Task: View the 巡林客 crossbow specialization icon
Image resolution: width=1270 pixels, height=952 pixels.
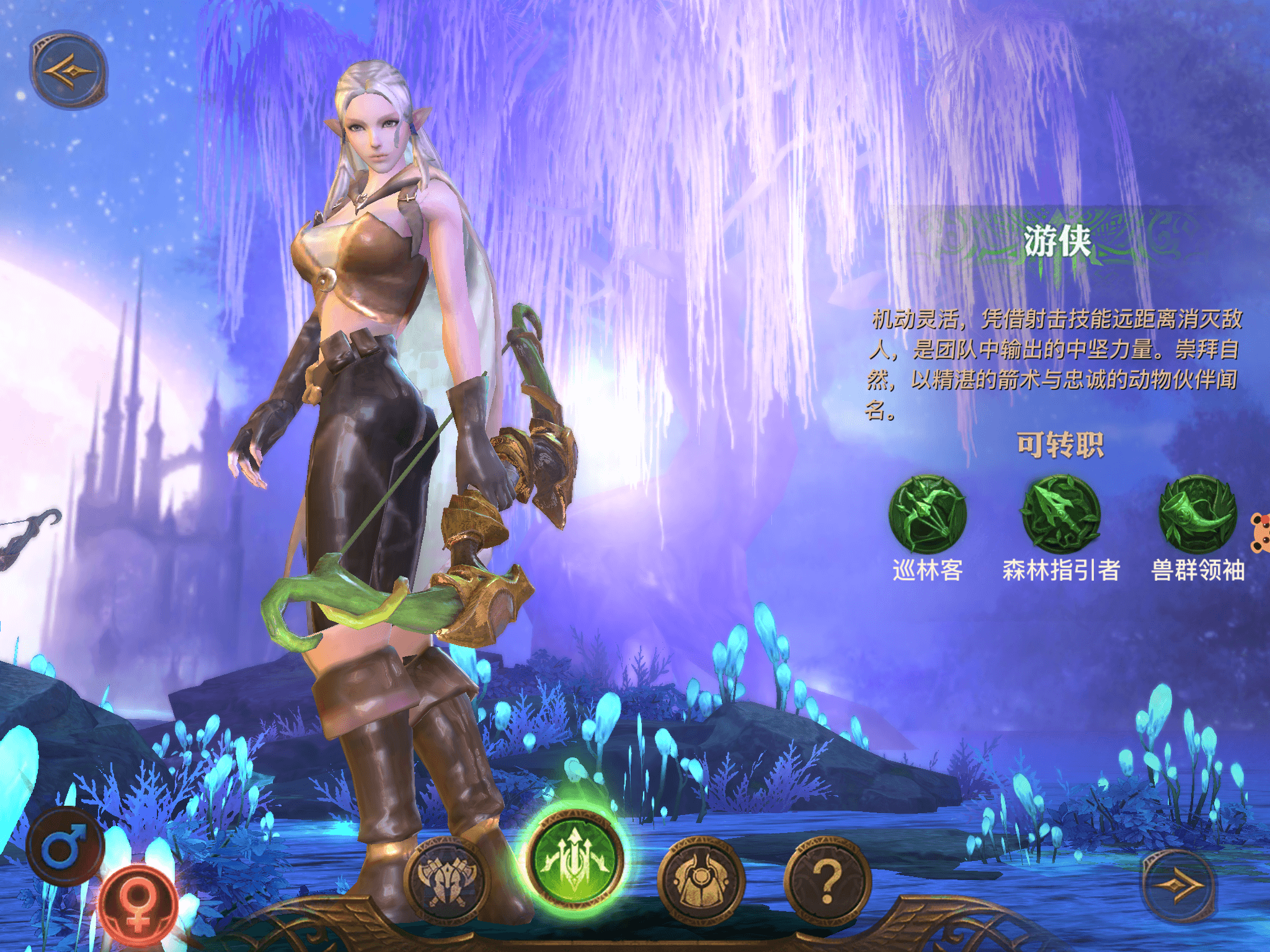Action: [x=928, y=514]
